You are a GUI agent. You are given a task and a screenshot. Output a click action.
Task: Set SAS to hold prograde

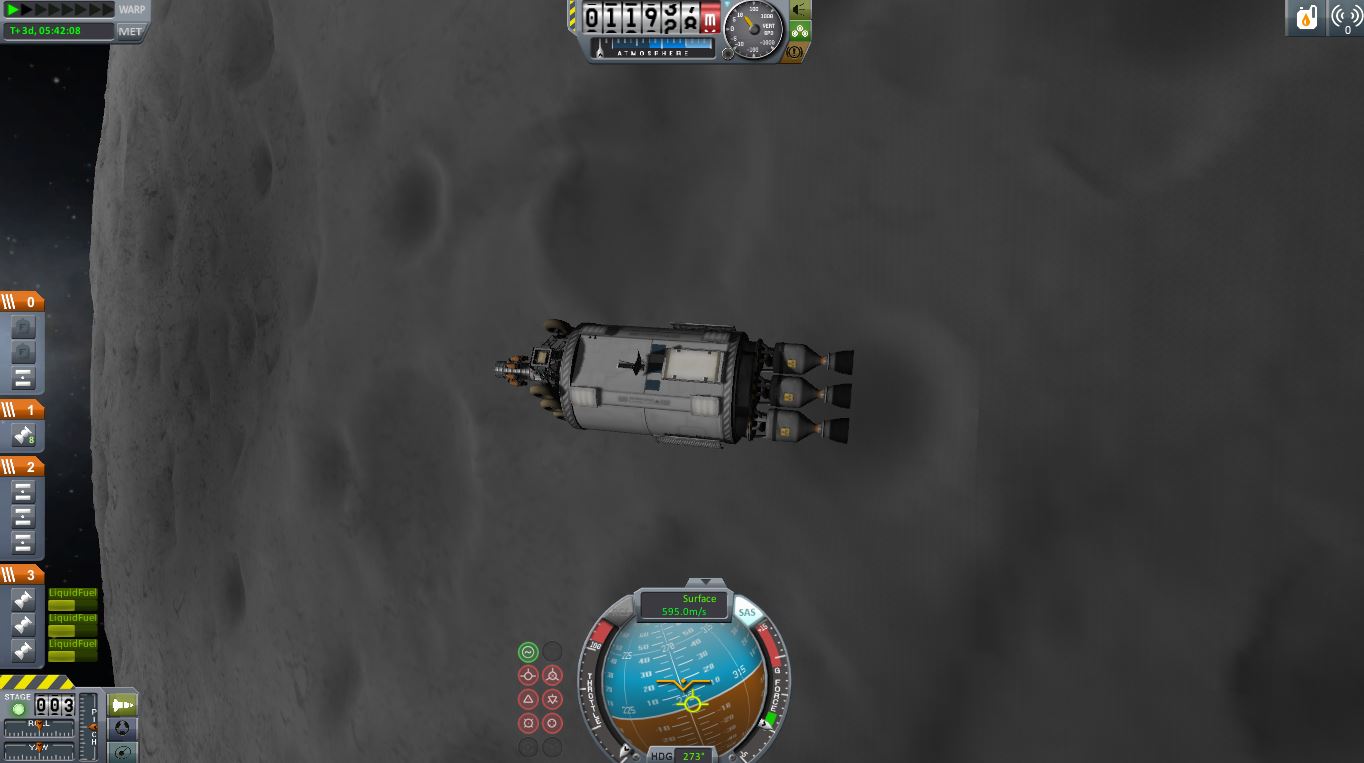(x=528, y=676)
